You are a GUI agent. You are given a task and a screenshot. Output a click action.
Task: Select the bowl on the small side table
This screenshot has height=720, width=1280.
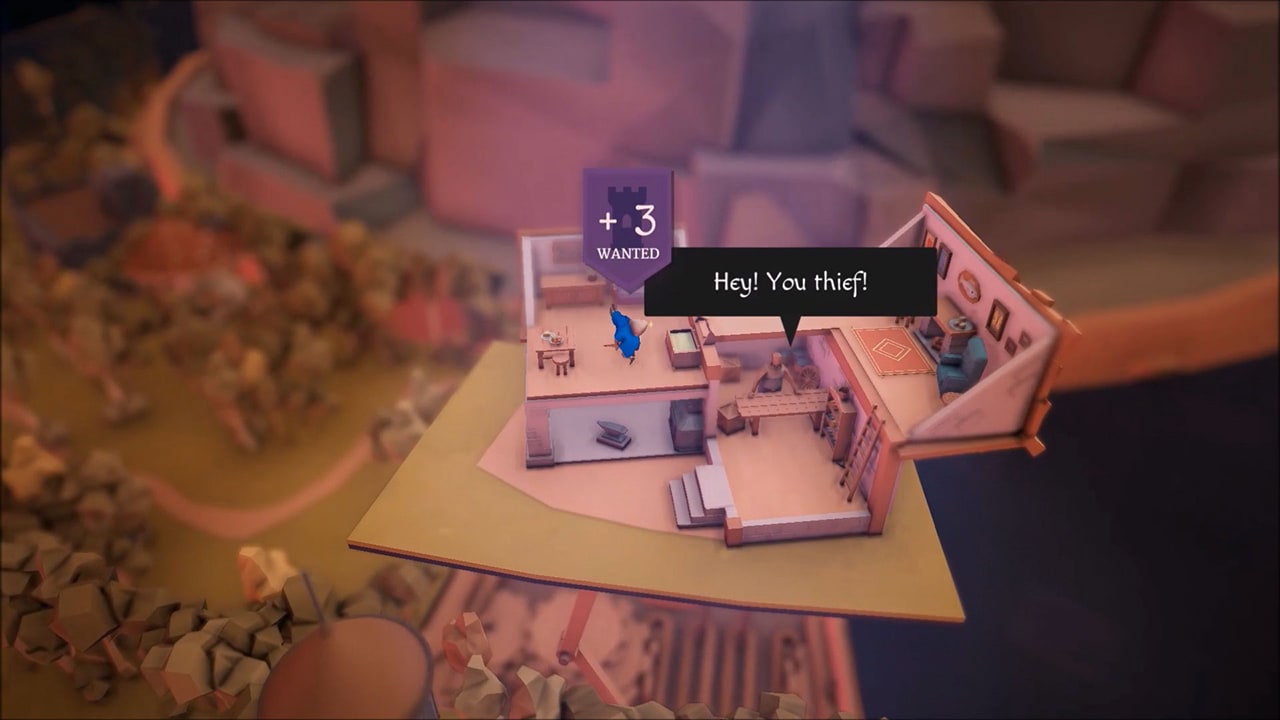pyautogui.click(x=959, y=321)
